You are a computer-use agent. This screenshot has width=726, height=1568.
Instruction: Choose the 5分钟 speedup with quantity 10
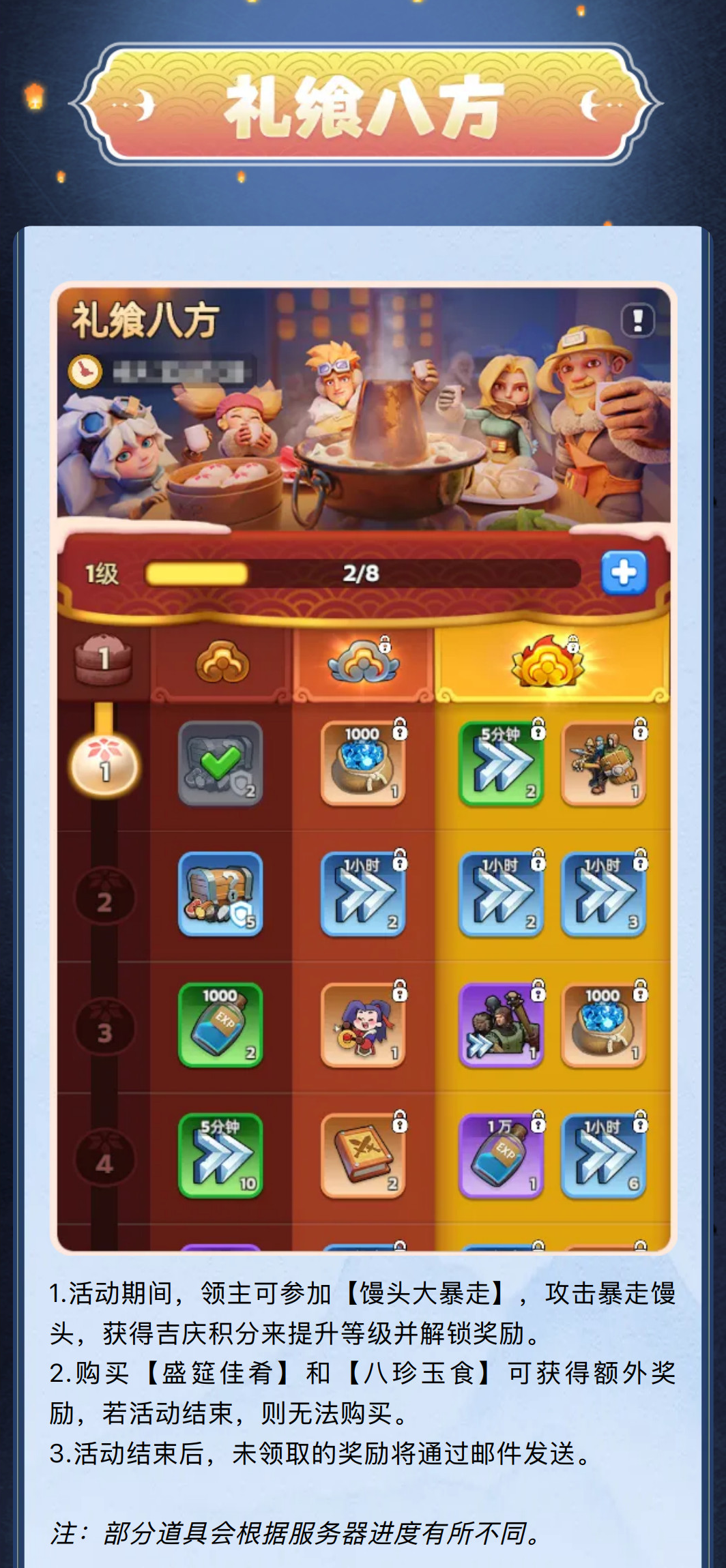point(220,1156)
